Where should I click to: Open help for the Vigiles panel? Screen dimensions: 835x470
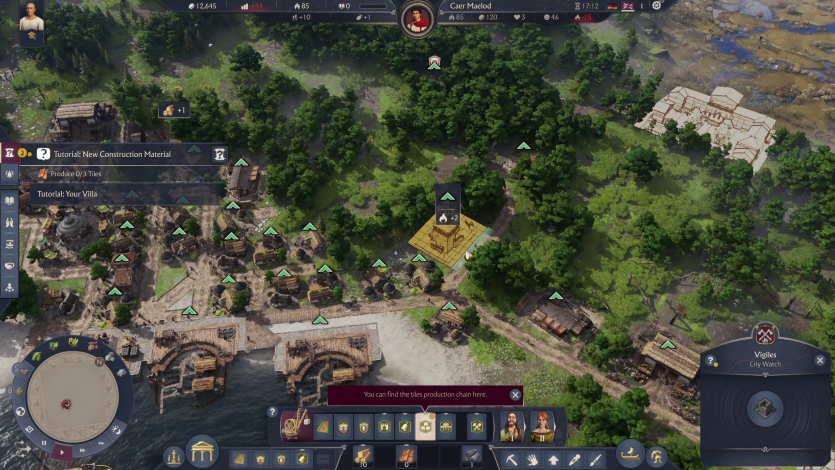711,360
